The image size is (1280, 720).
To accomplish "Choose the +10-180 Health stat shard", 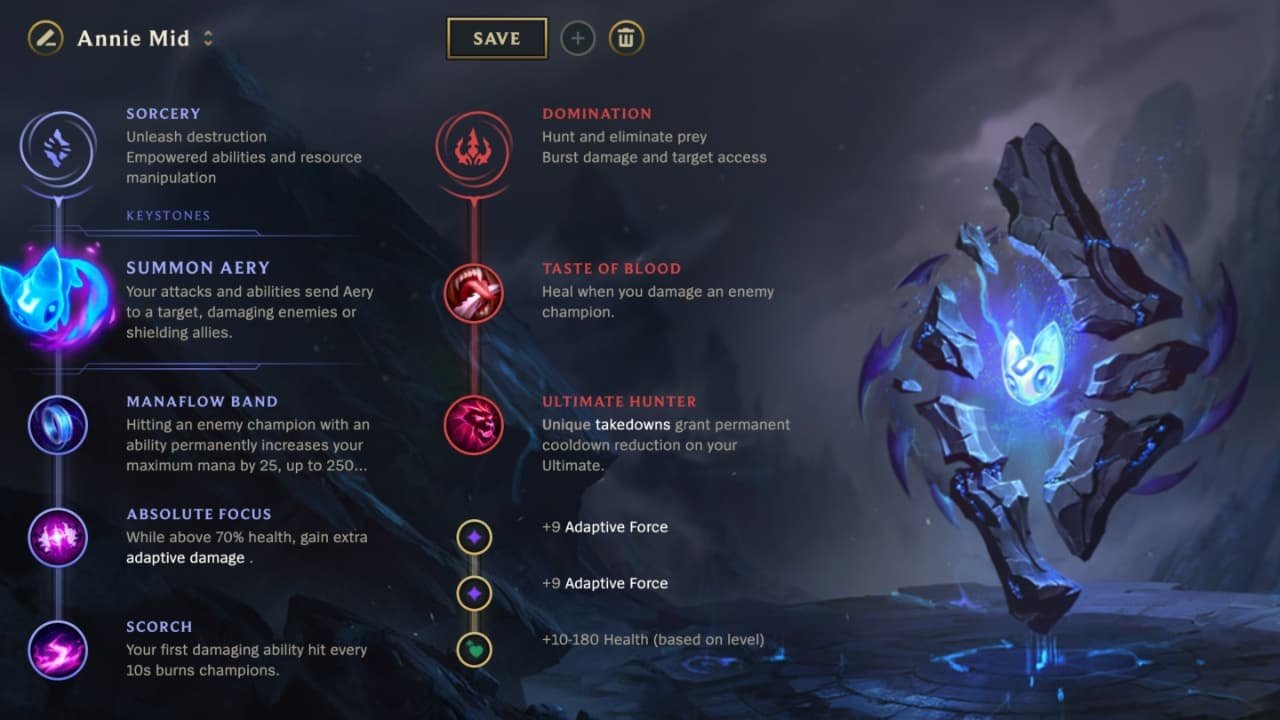I will tap(473, 648).
